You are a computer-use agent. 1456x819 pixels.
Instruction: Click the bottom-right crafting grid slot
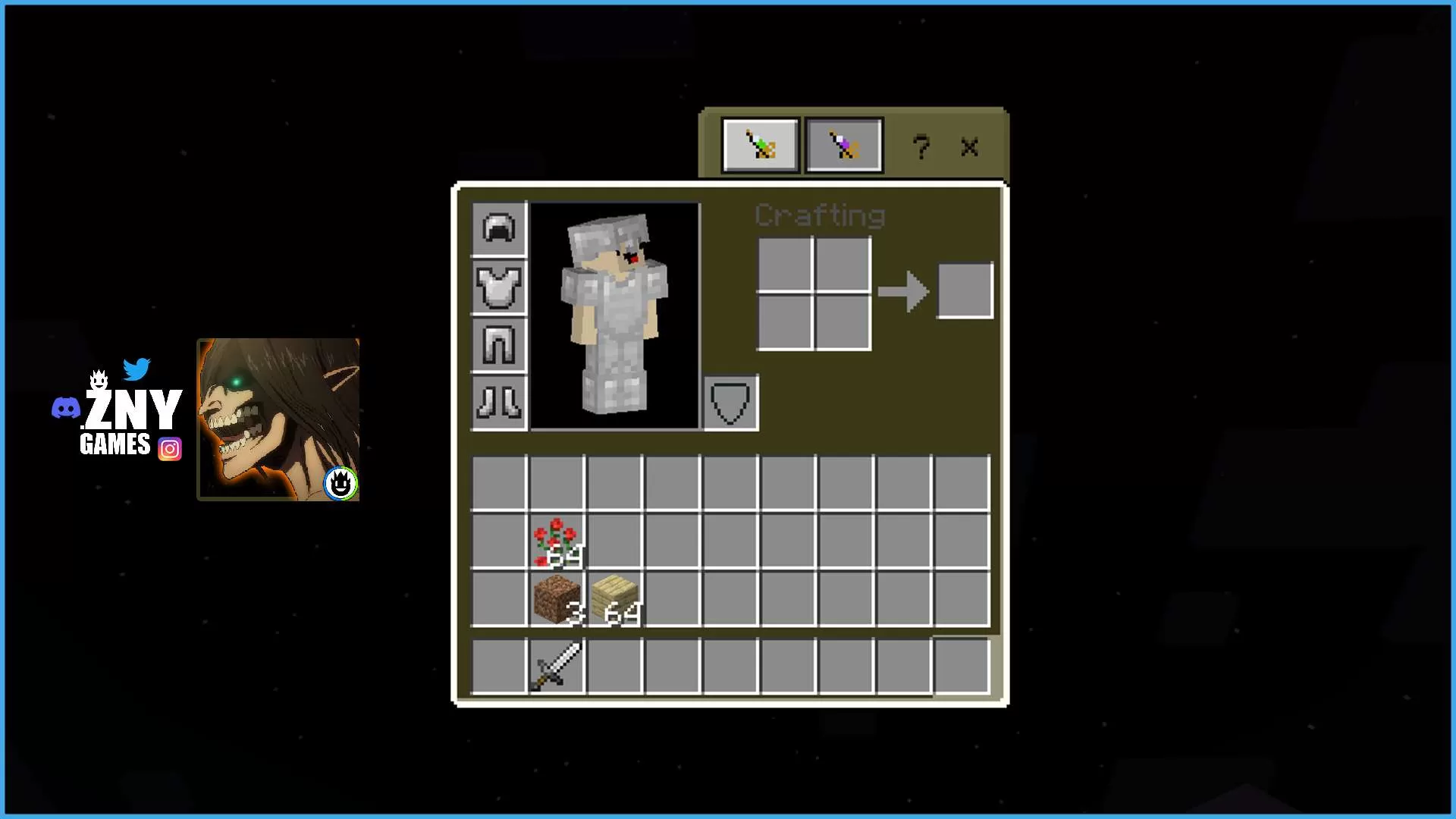tap(842, 318)
